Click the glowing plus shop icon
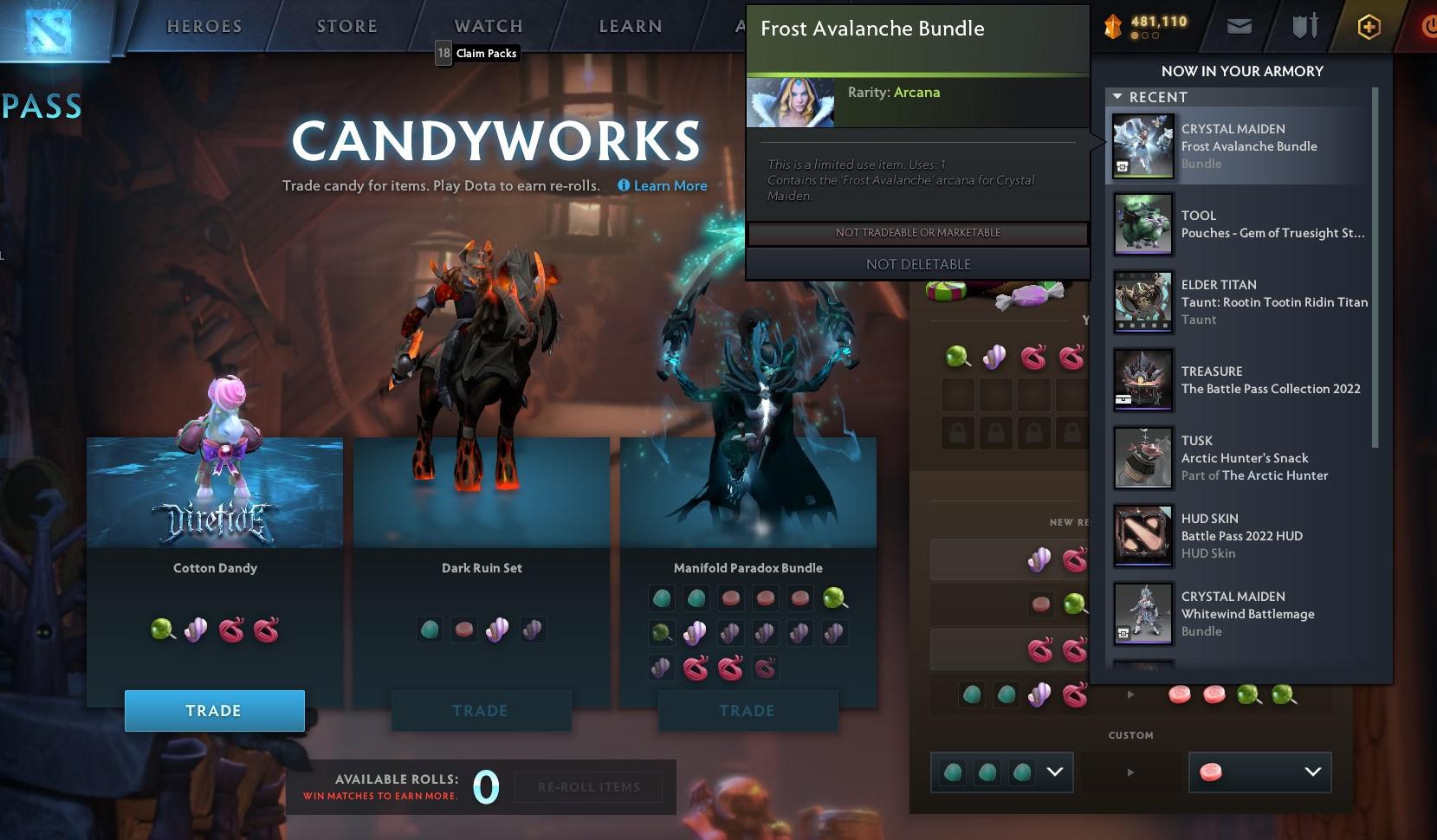This screenshot has height=840, width=1437. [1369, 27]
